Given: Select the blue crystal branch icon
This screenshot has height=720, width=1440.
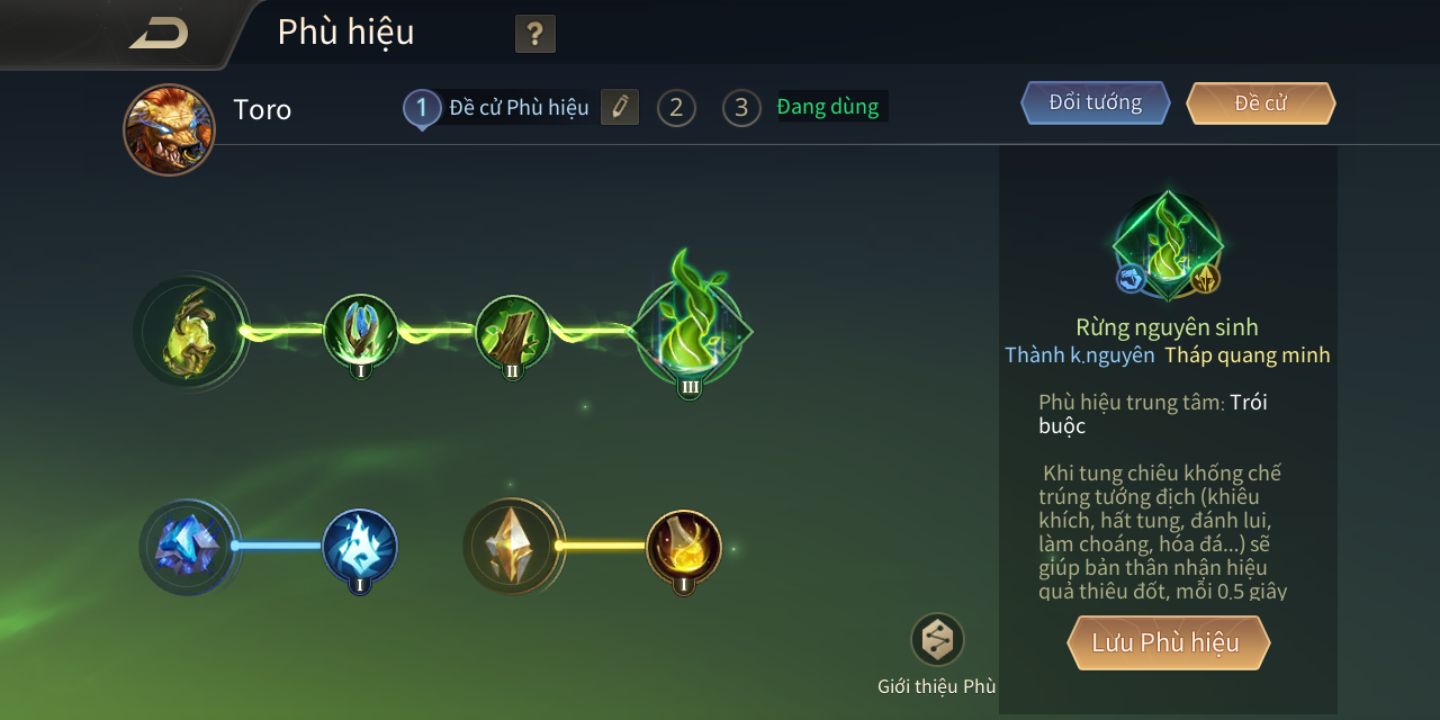Looking at the screenshot, I should tap(187, 547).
